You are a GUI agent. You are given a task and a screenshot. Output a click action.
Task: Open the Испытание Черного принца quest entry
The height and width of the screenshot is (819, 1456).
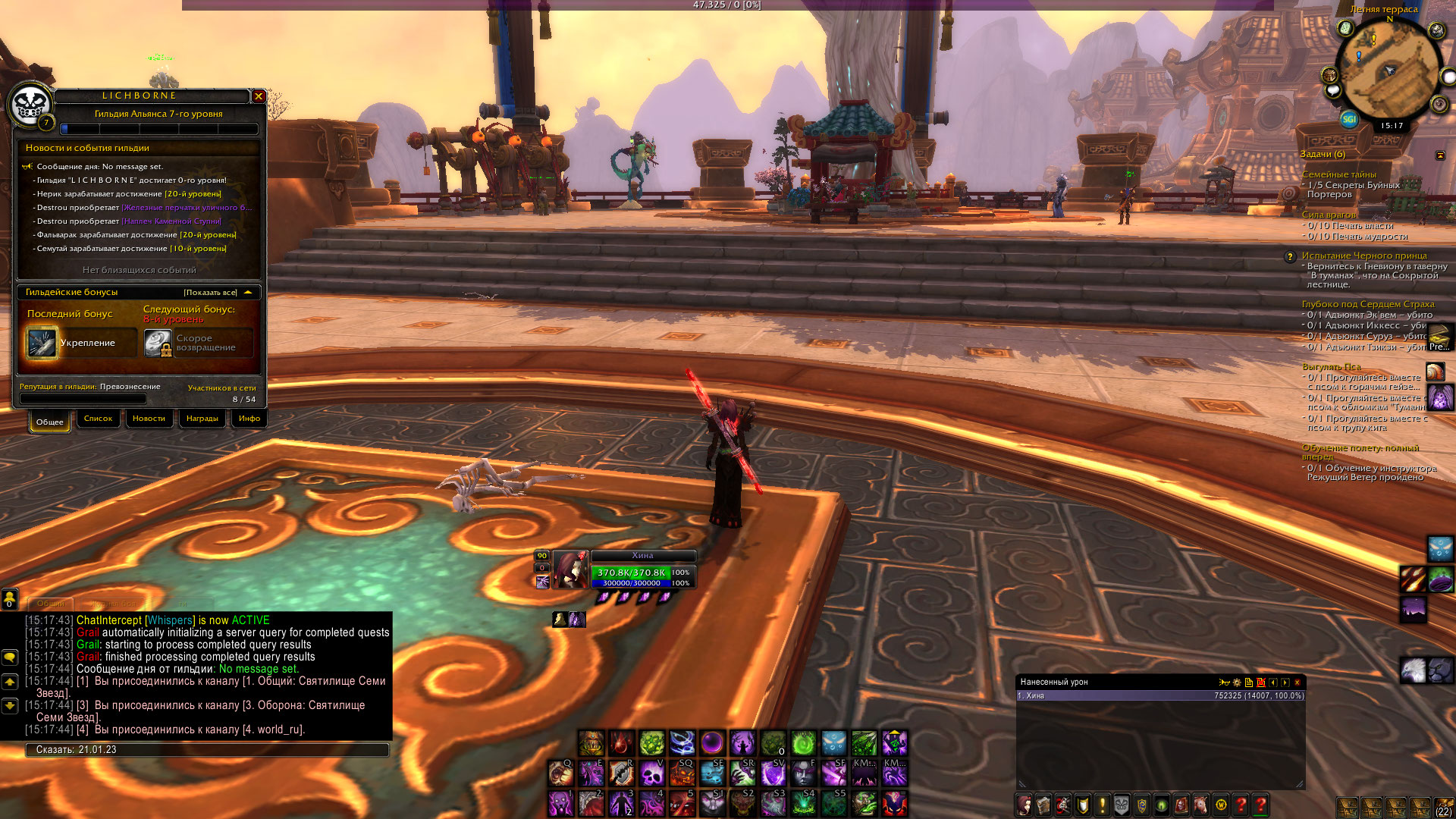1363,256
